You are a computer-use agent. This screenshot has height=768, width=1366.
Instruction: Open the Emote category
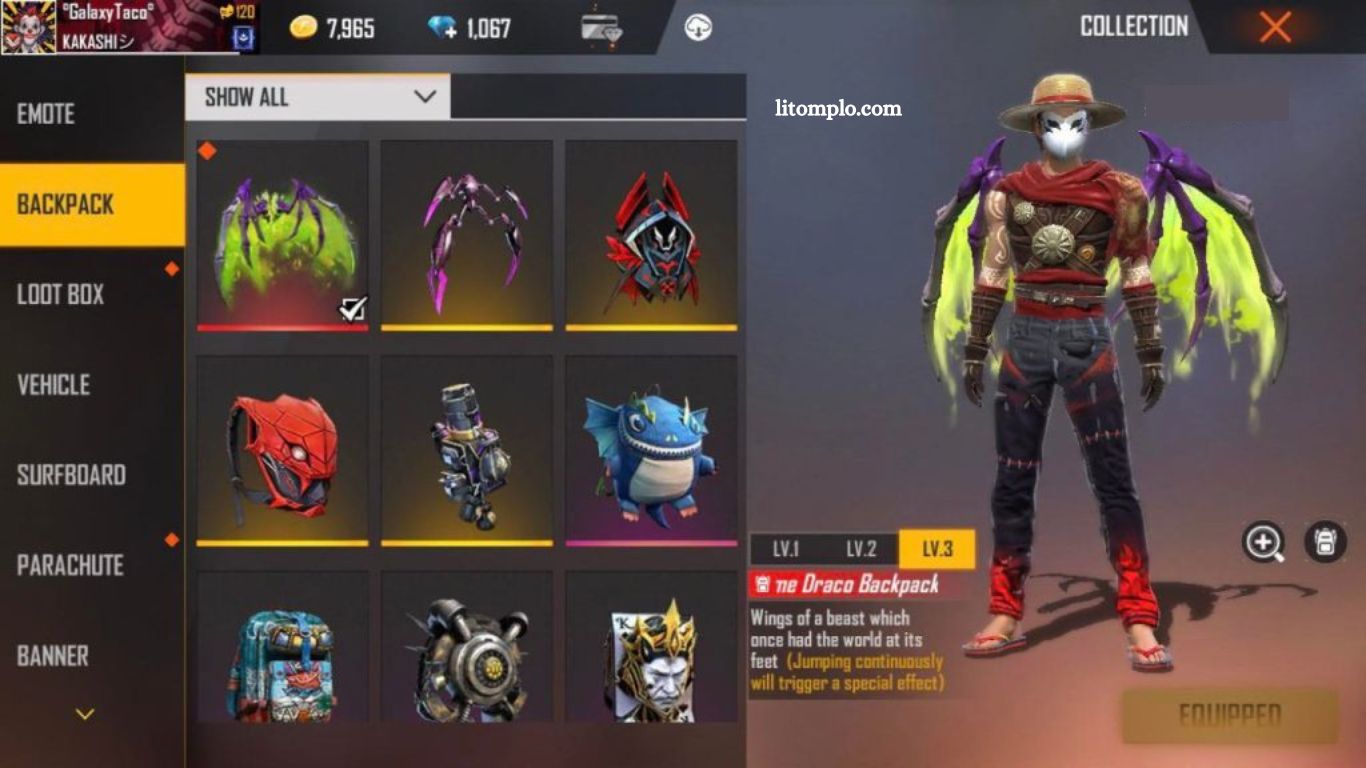tap(46, 114)
